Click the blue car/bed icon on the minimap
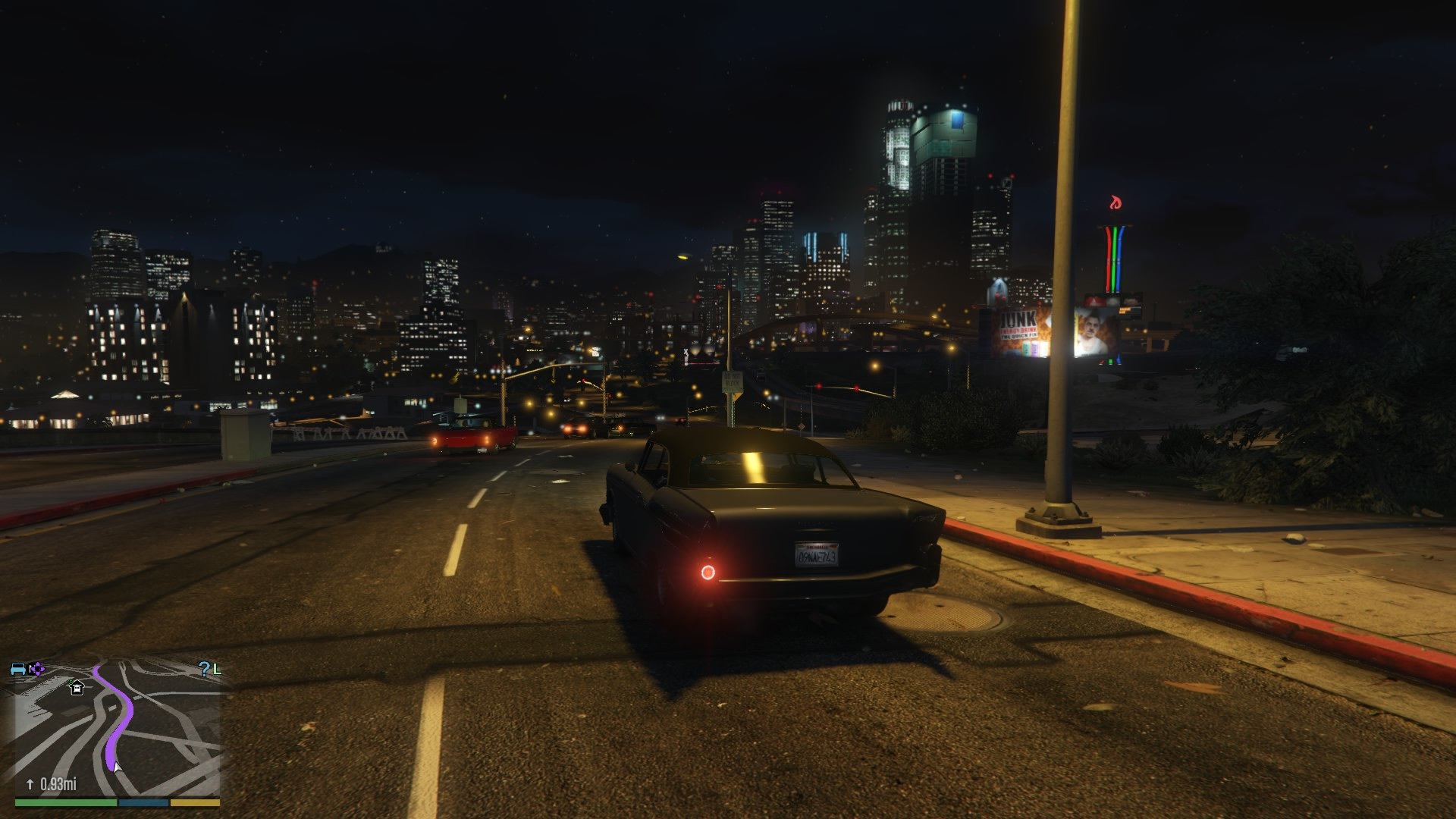This screenshot has height=819, width=1456. point(17,670)
